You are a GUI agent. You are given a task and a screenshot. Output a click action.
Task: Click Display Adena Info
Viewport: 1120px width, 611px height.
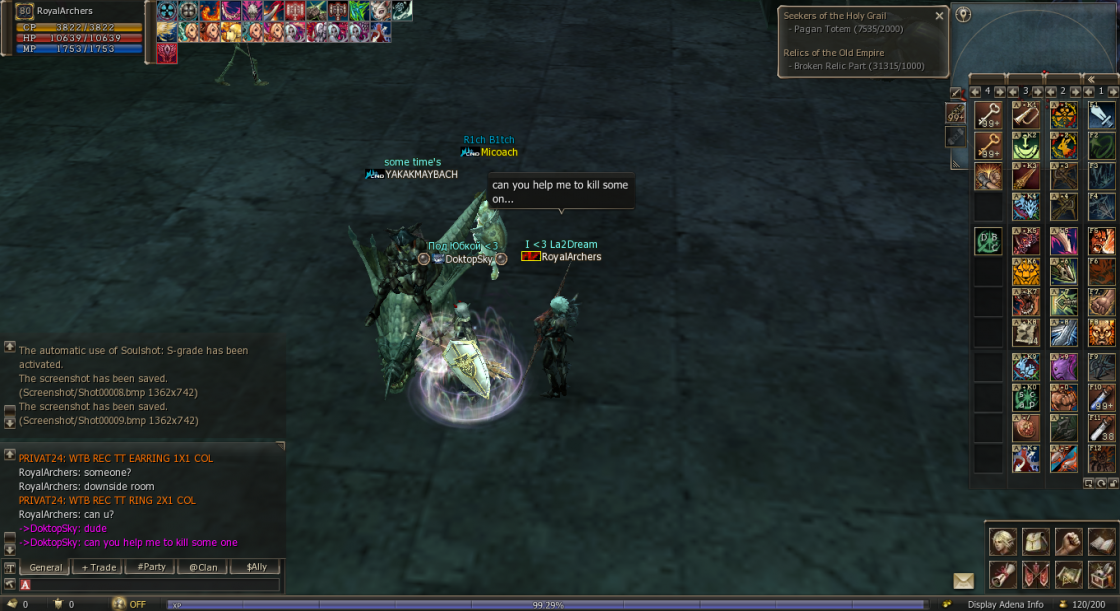(1005, 604)
